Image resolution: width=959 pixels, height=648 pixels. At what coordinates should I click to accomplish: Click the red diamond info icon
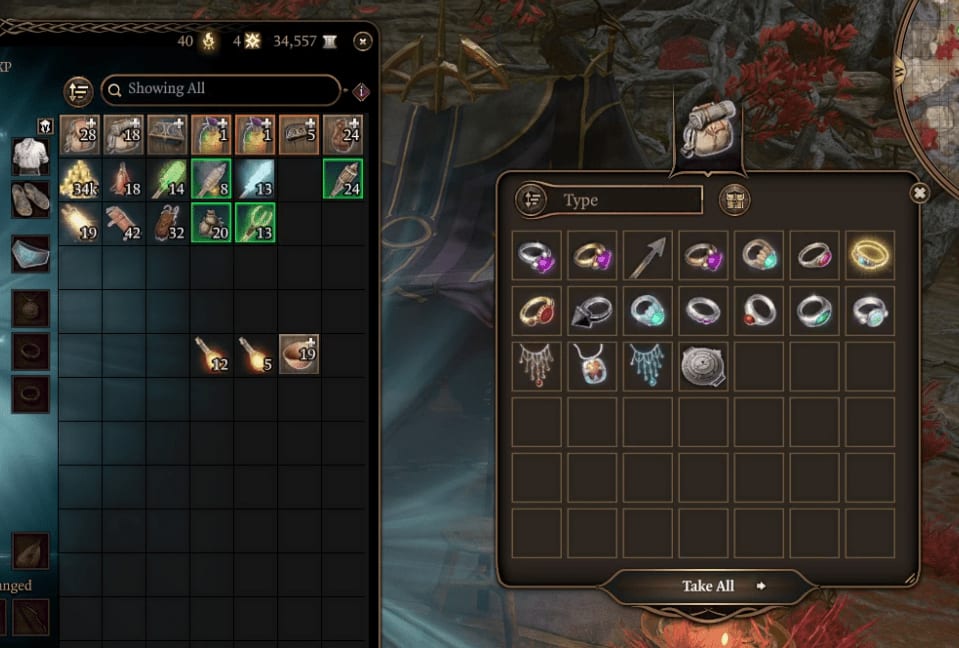[x=361, y=91]
